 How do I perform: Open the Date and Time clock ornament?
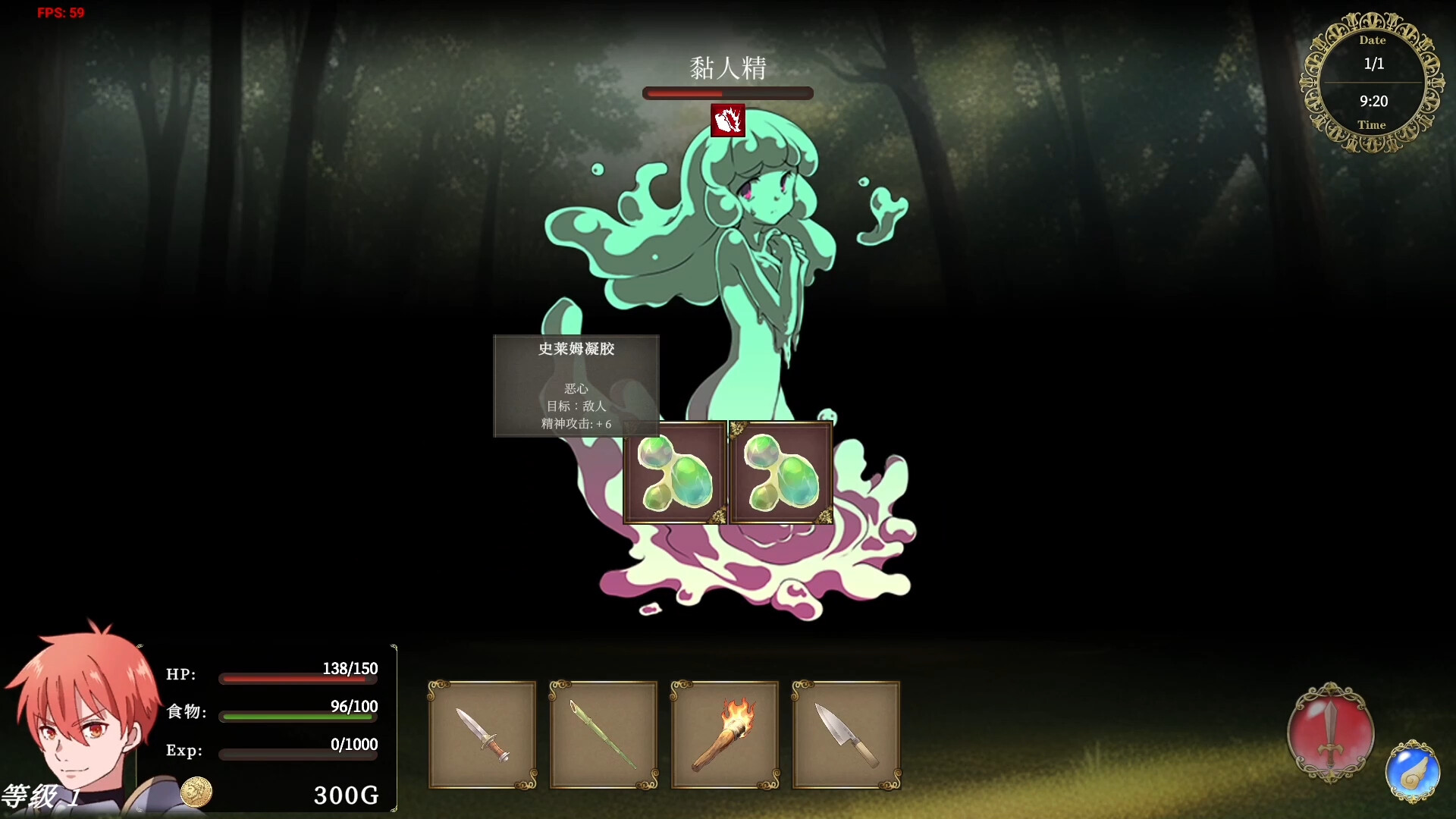pyautogui.click(x=1373, y=82)
